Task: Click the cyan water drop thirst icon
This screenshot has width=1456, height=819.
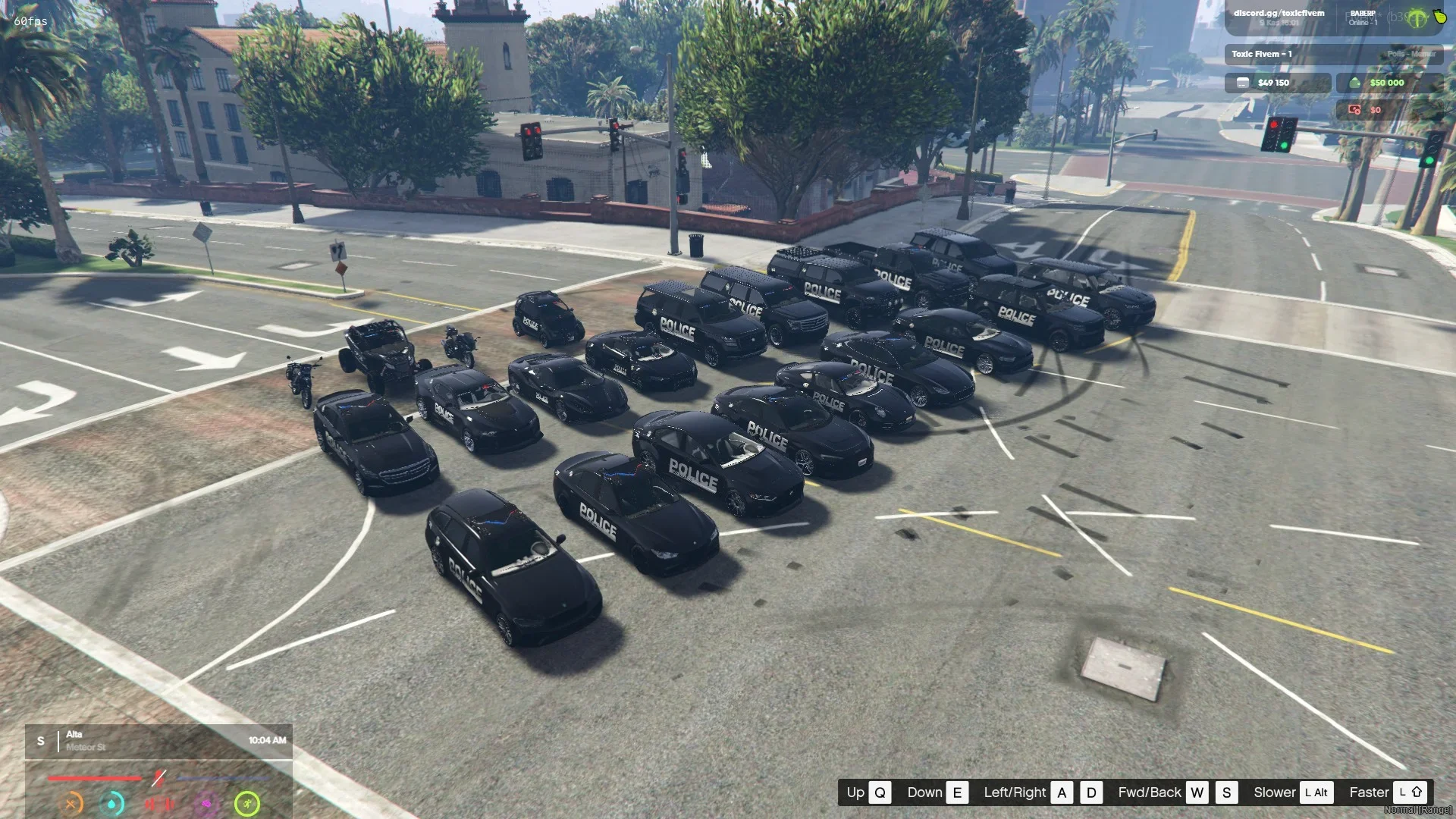Action: click(112, 803)
